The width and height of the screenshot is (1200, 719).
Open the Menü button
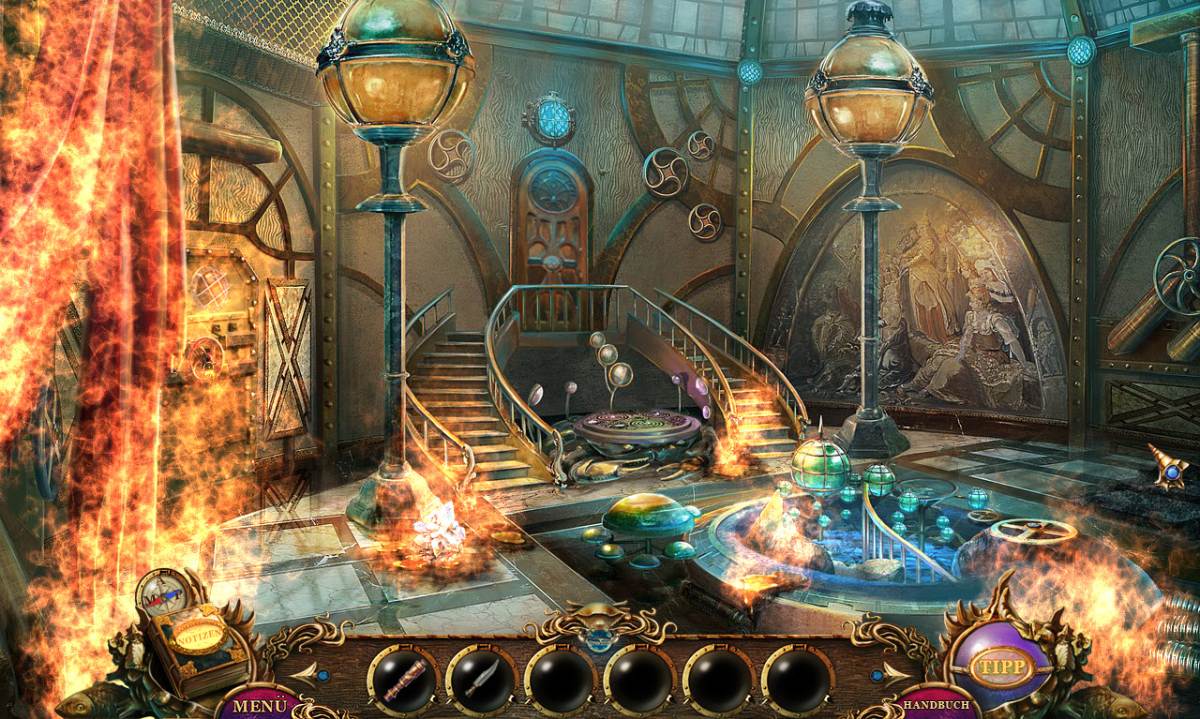coord(253,705)
